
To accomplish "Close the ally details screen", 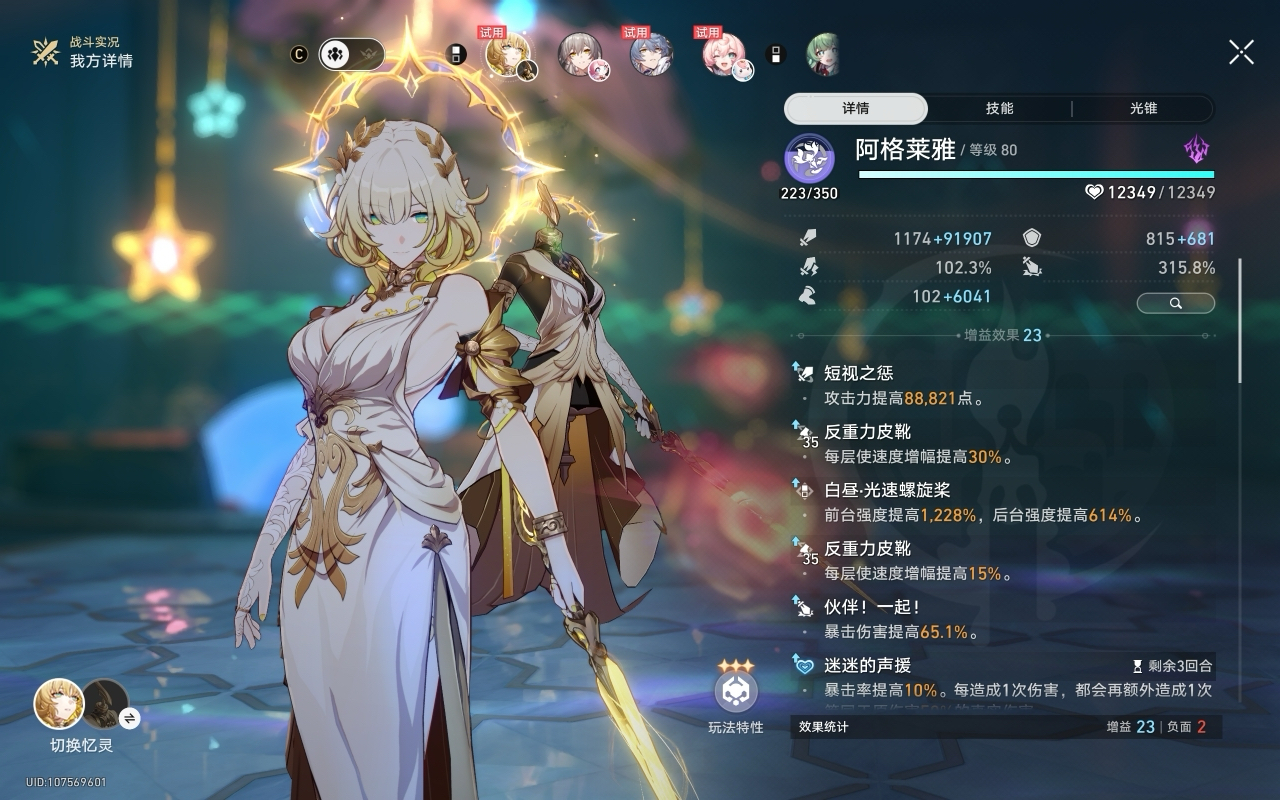I will 1241,52.
